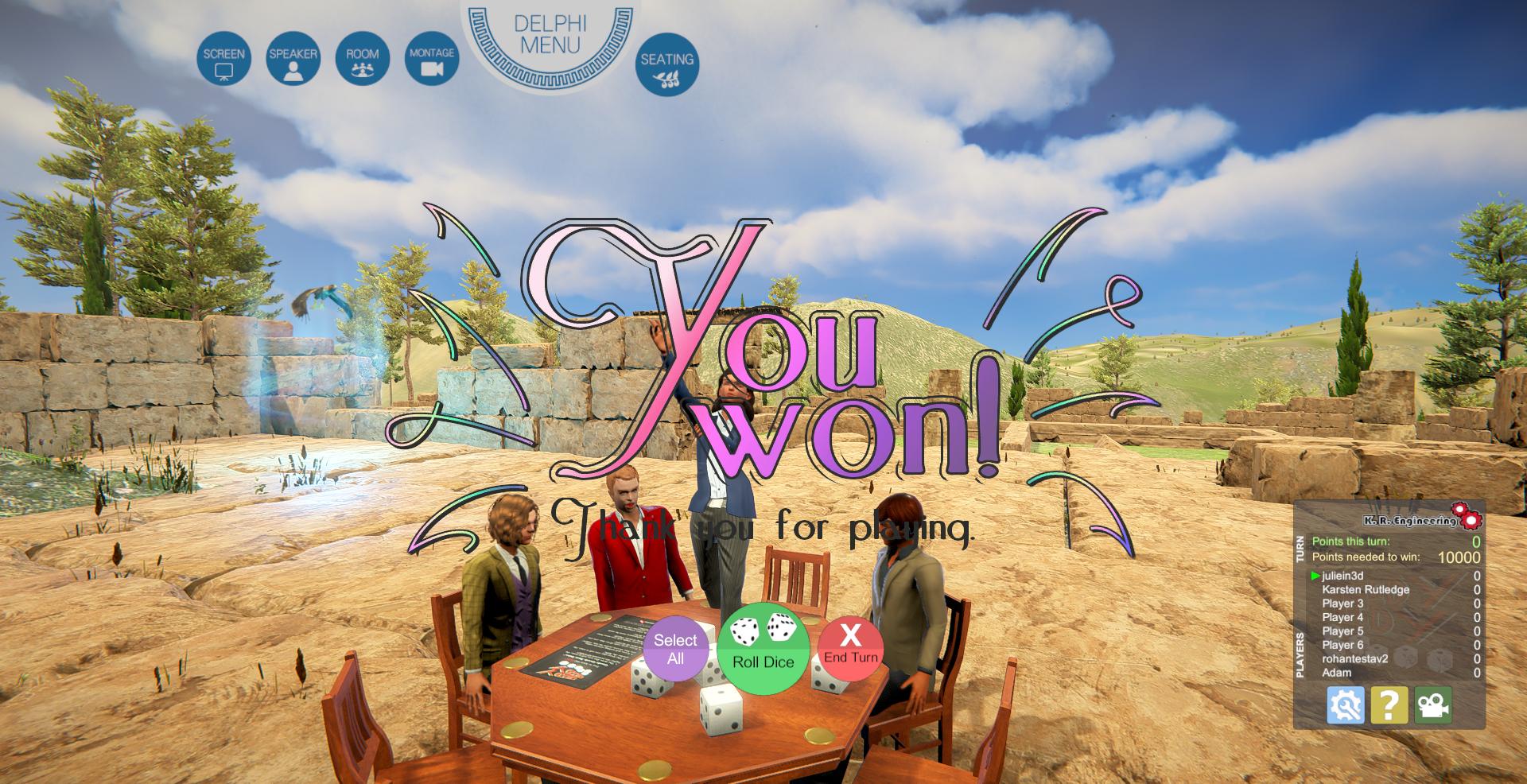Select juliein3d in the players list
This screenshot has height=784, width=1527.
[1342, 576]
